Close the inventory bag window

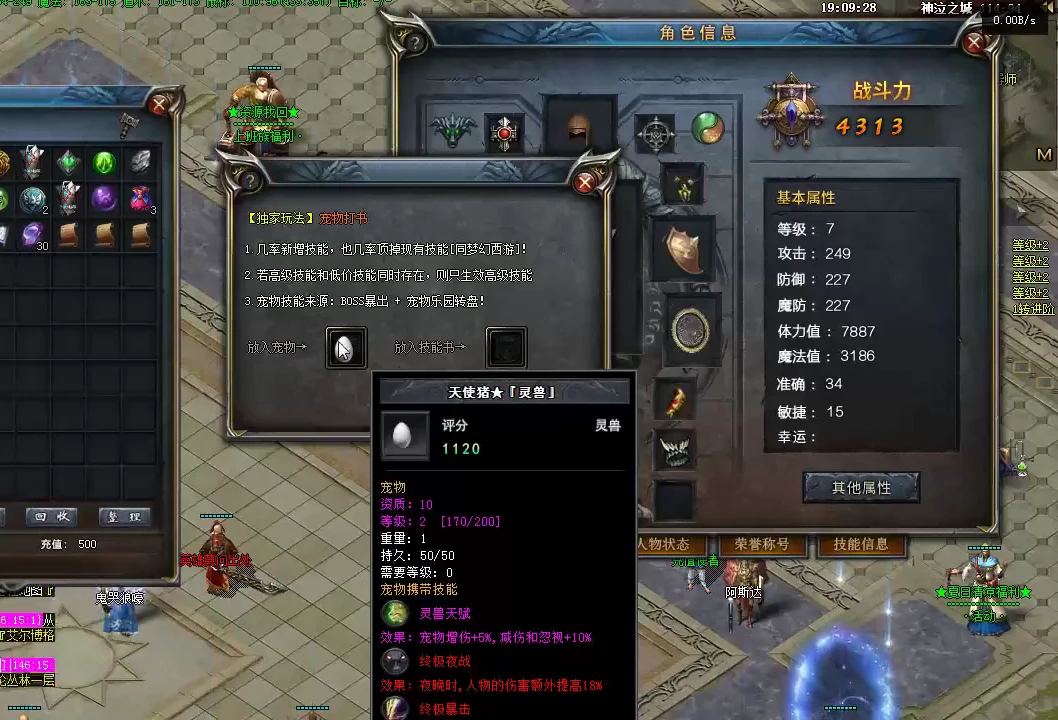158,103
